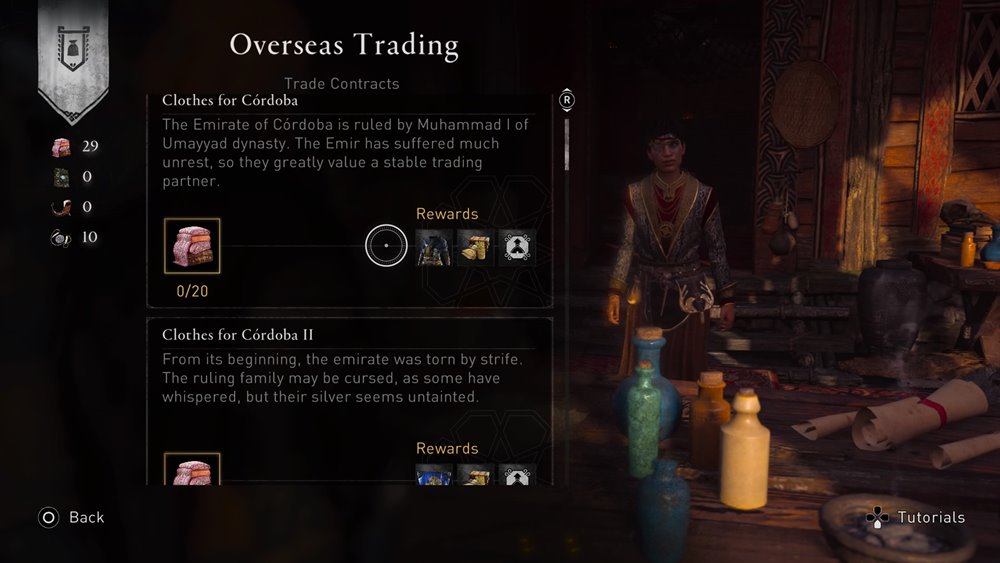Click the clothes bundle slot showing 0/20

tap(192, 246)
